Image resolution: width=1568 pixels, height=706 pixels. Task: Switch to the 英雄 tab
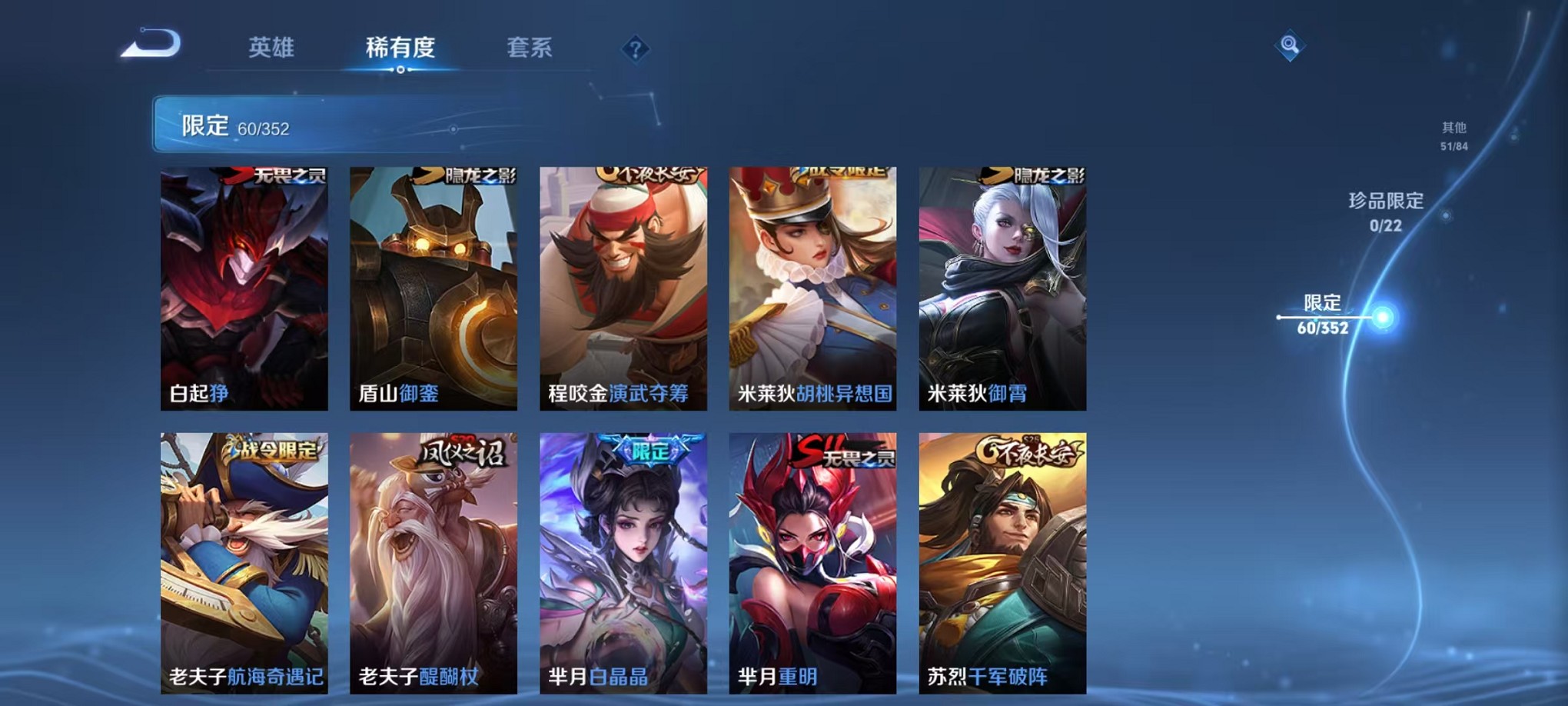click(x=273, y=48)
